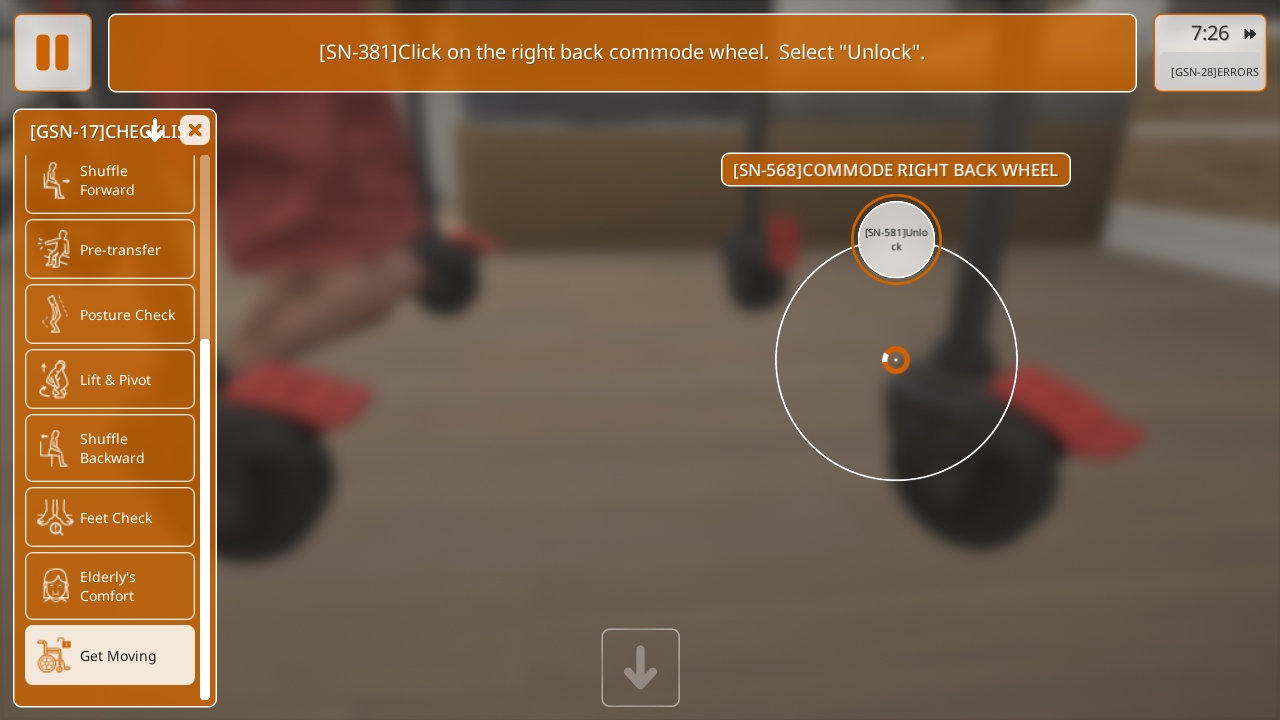
Task: Pause the simulation
Action: tap(53, 53)
